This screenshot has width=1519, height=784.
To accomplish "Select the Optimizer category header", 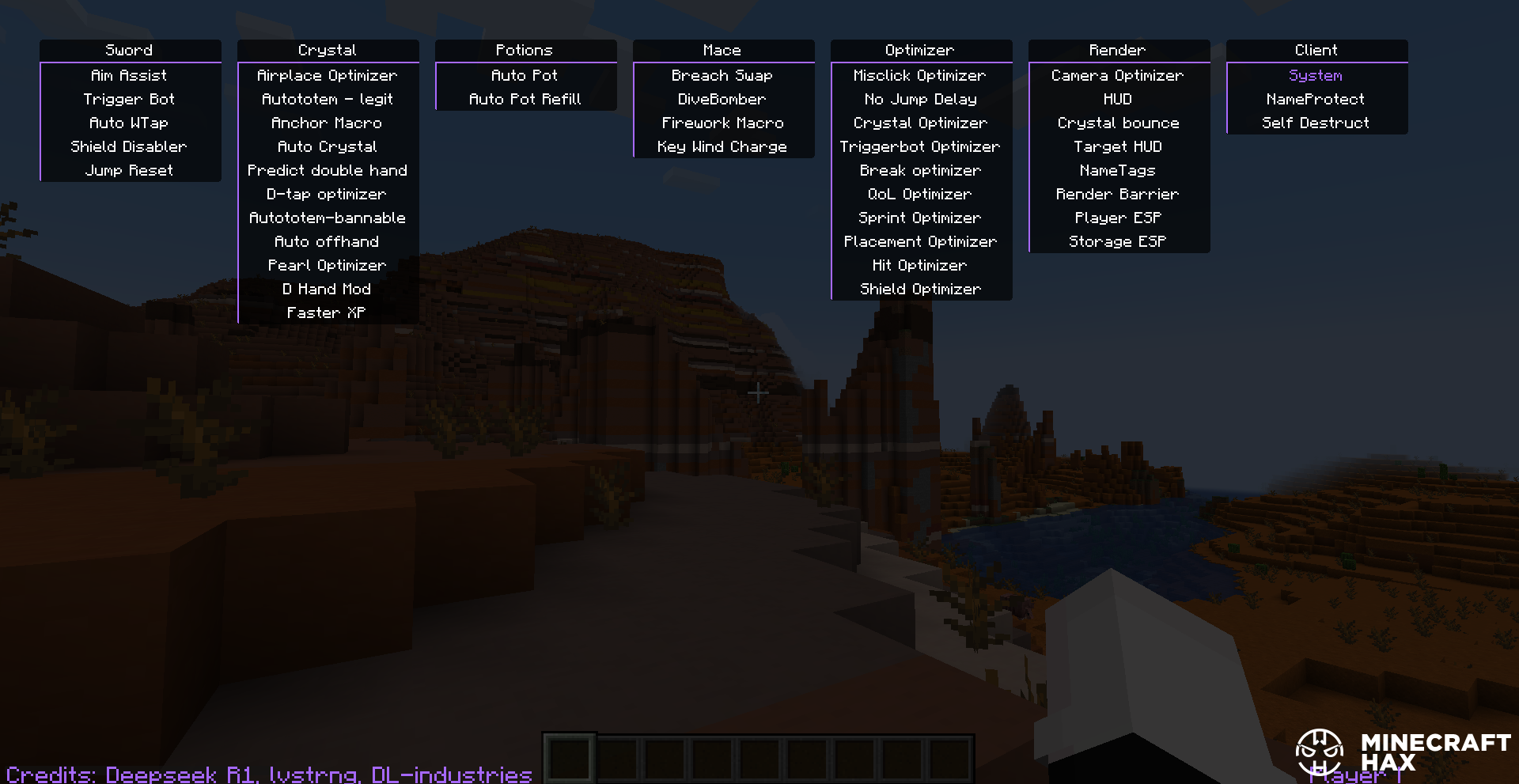I will point(920,50).
